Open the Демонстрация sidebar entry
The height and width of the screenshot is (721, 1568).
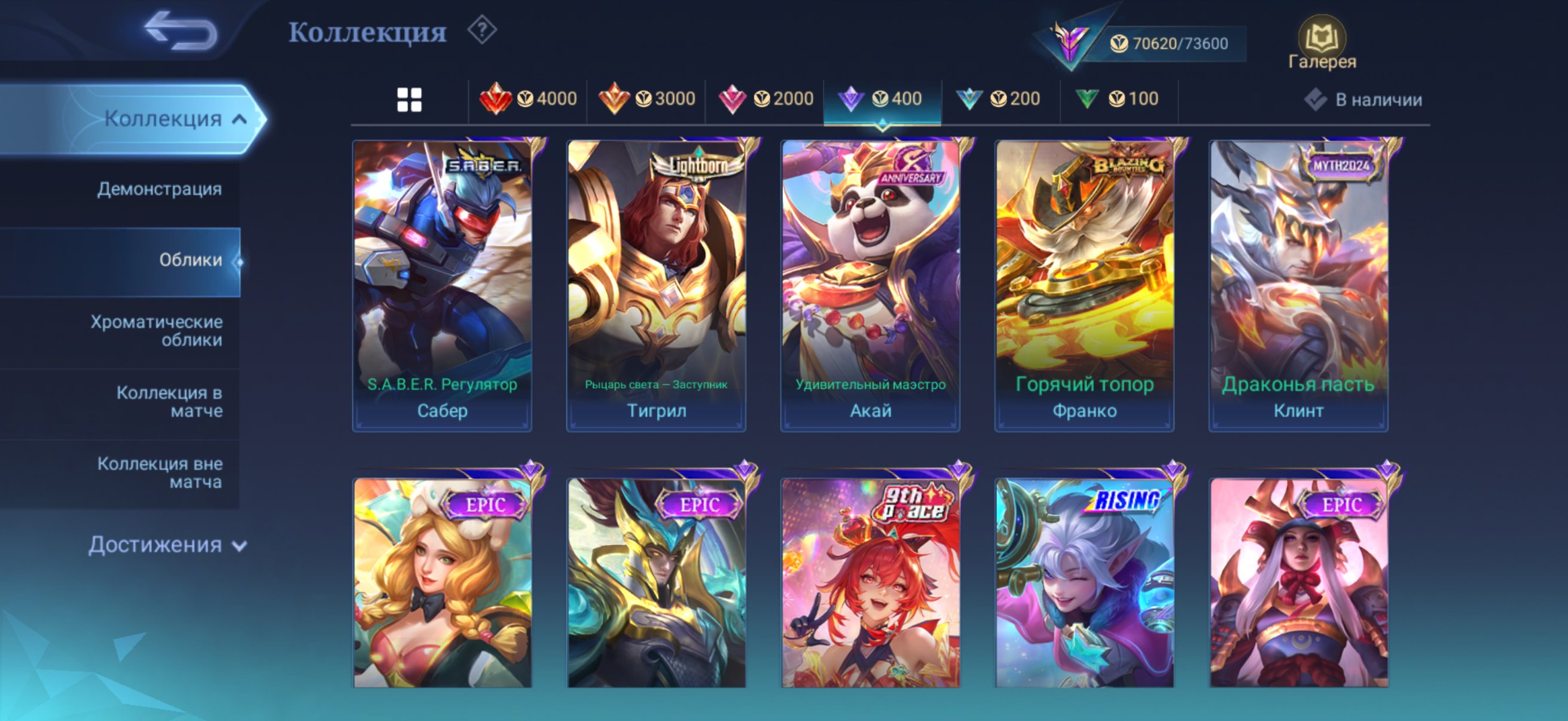160,190
